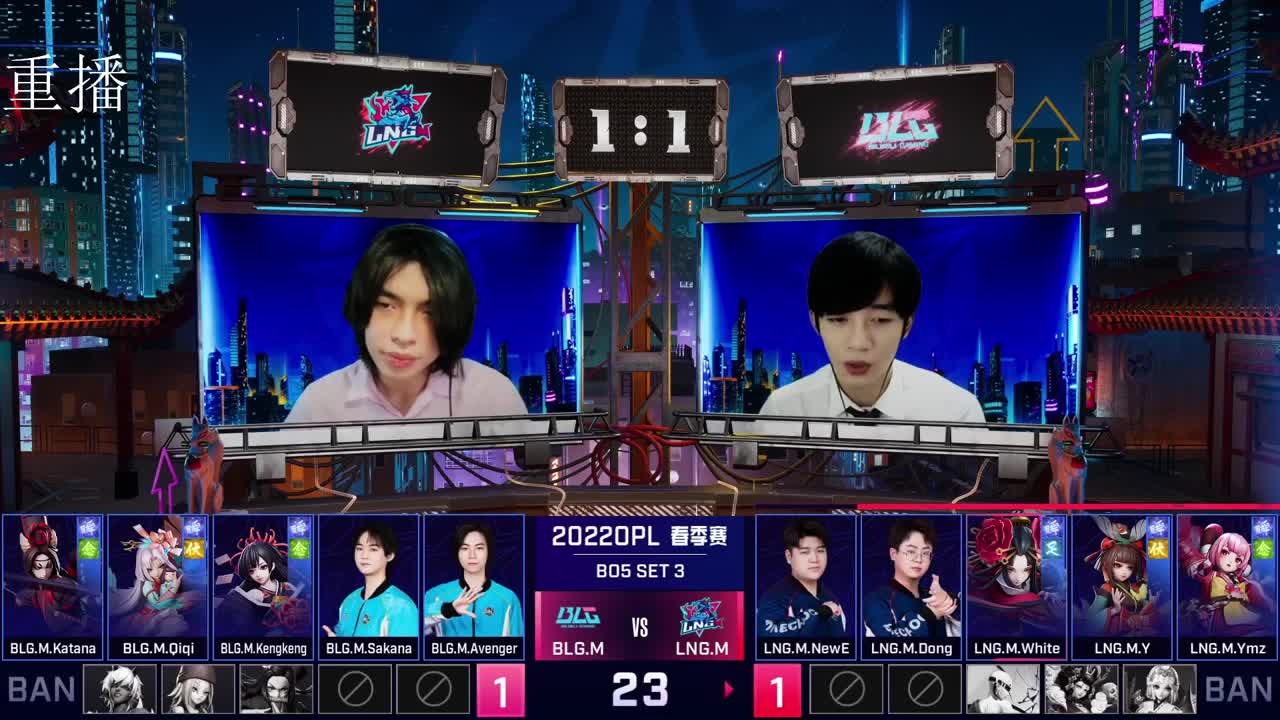Expand the 1:1 score display panel

pyautogui.click(x=640, y=130)
